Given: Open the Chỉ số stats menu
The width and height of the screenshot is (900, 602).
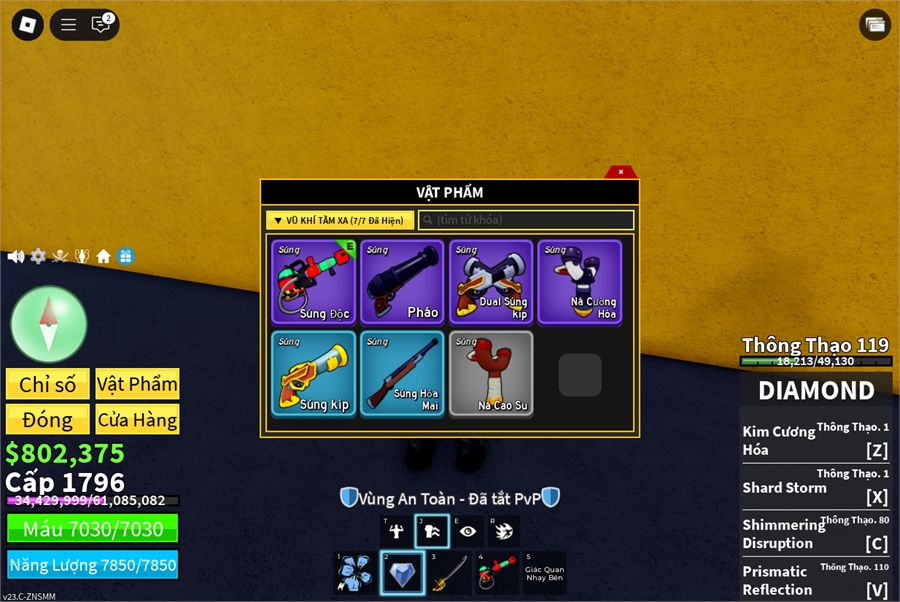Looking at the screenshot, I should 48,384.
